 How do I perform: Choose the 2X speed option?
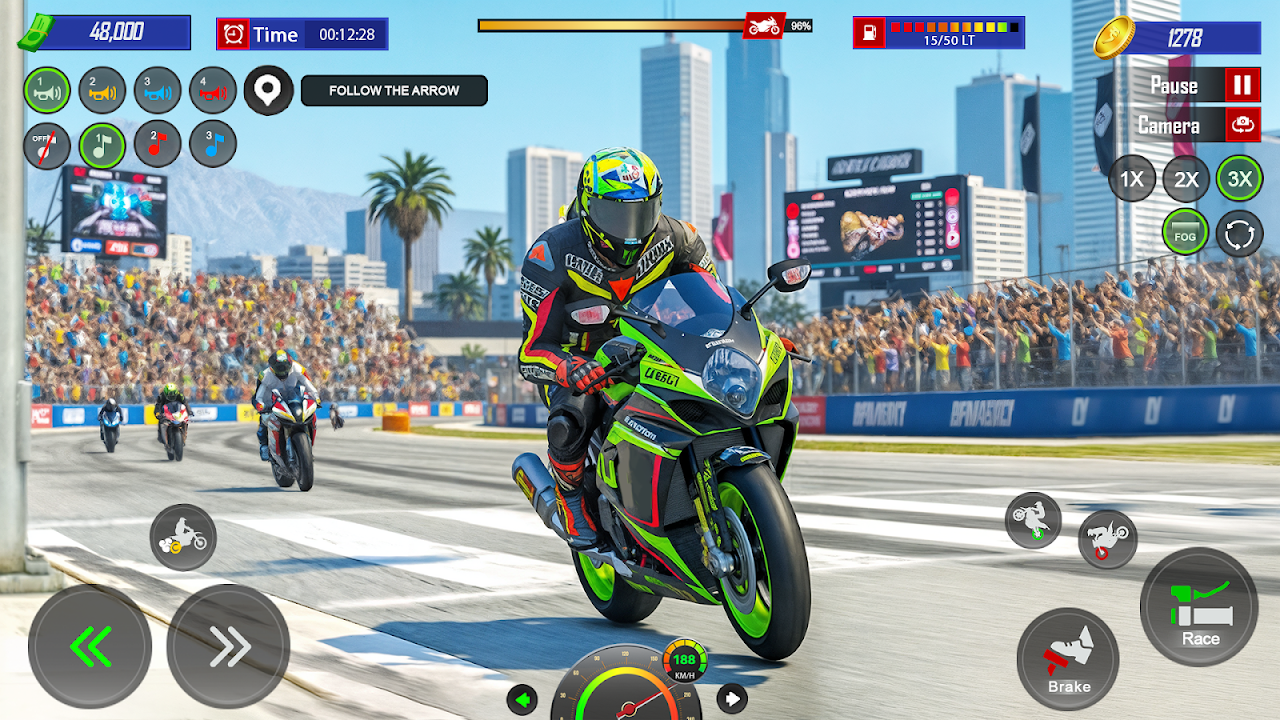pyautogui.click(x=1186, y=180)
